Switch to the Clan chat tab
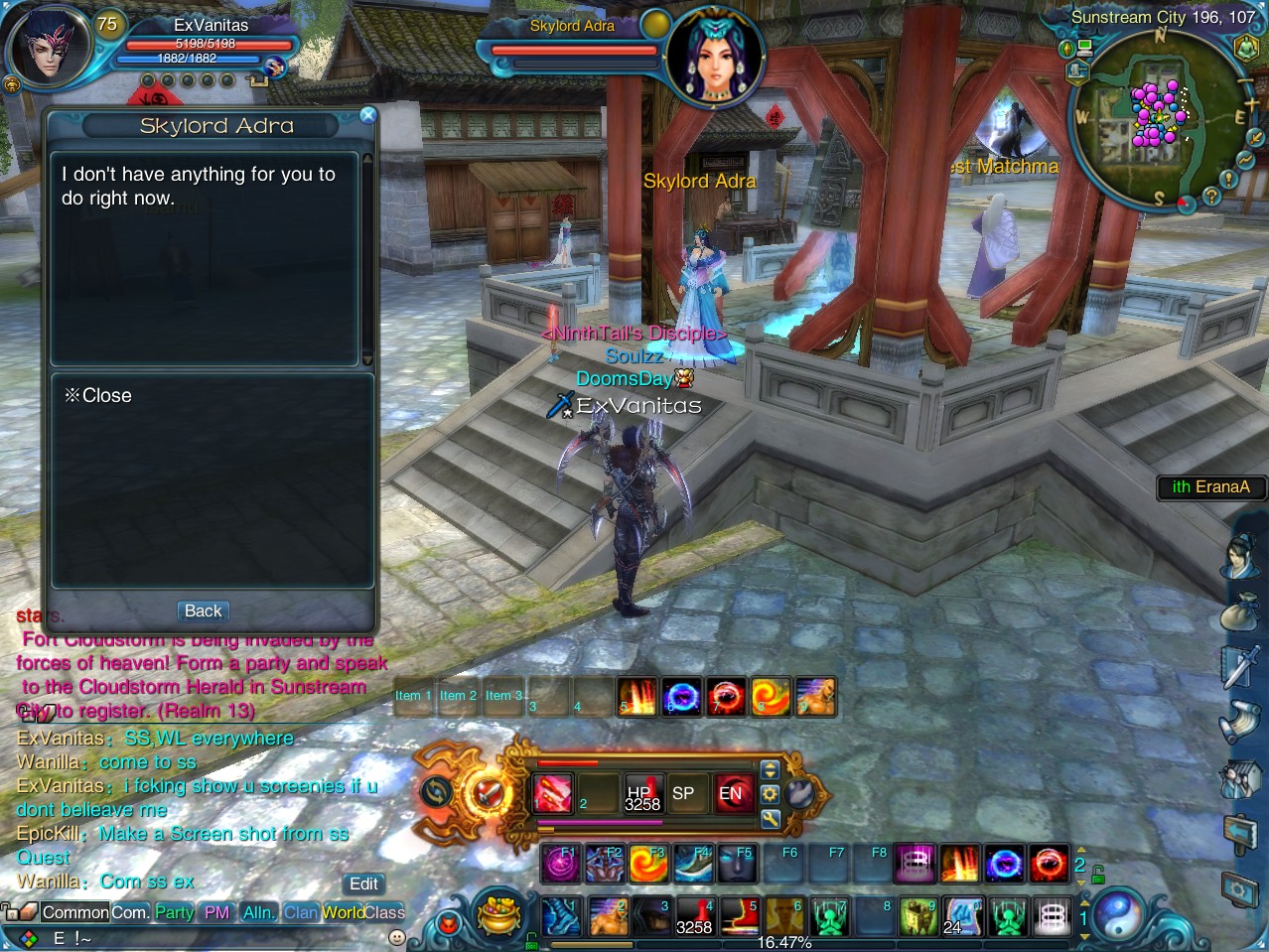1269x952 pixels. 300,912
